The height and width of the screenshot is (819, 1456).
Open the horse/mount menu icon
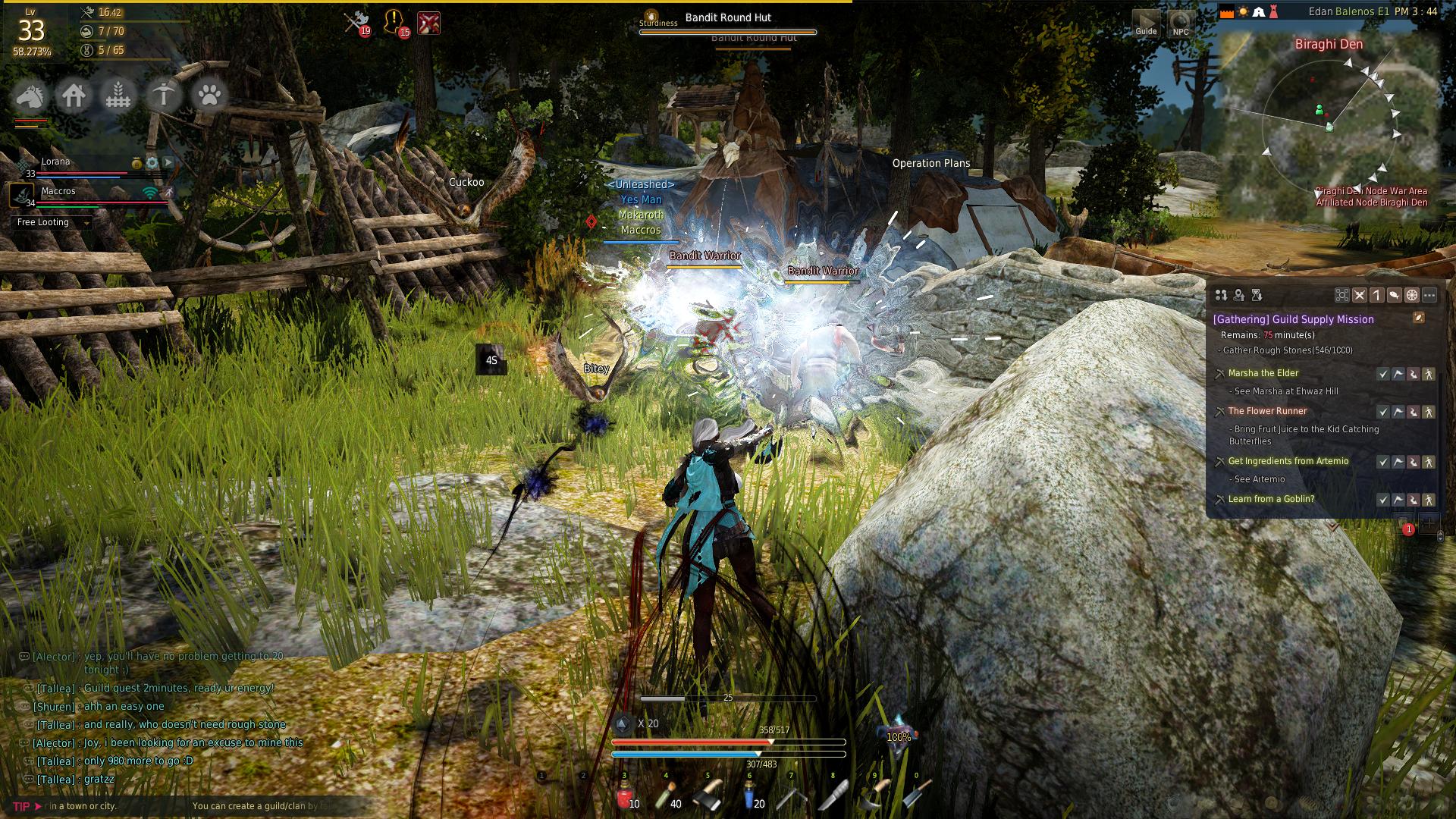point(31,96)
